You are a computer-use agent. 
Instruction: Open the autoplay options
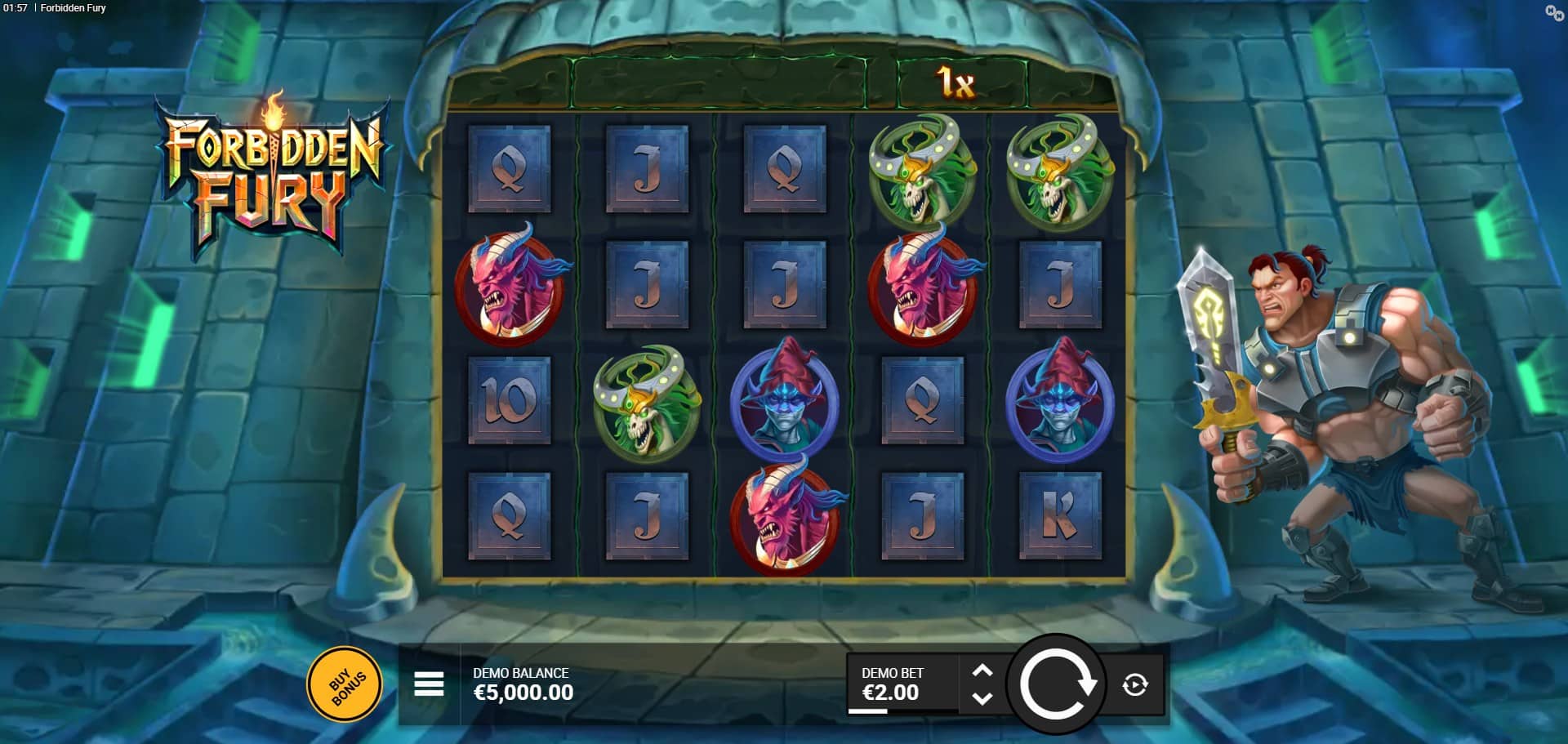tap(1134, 684)
